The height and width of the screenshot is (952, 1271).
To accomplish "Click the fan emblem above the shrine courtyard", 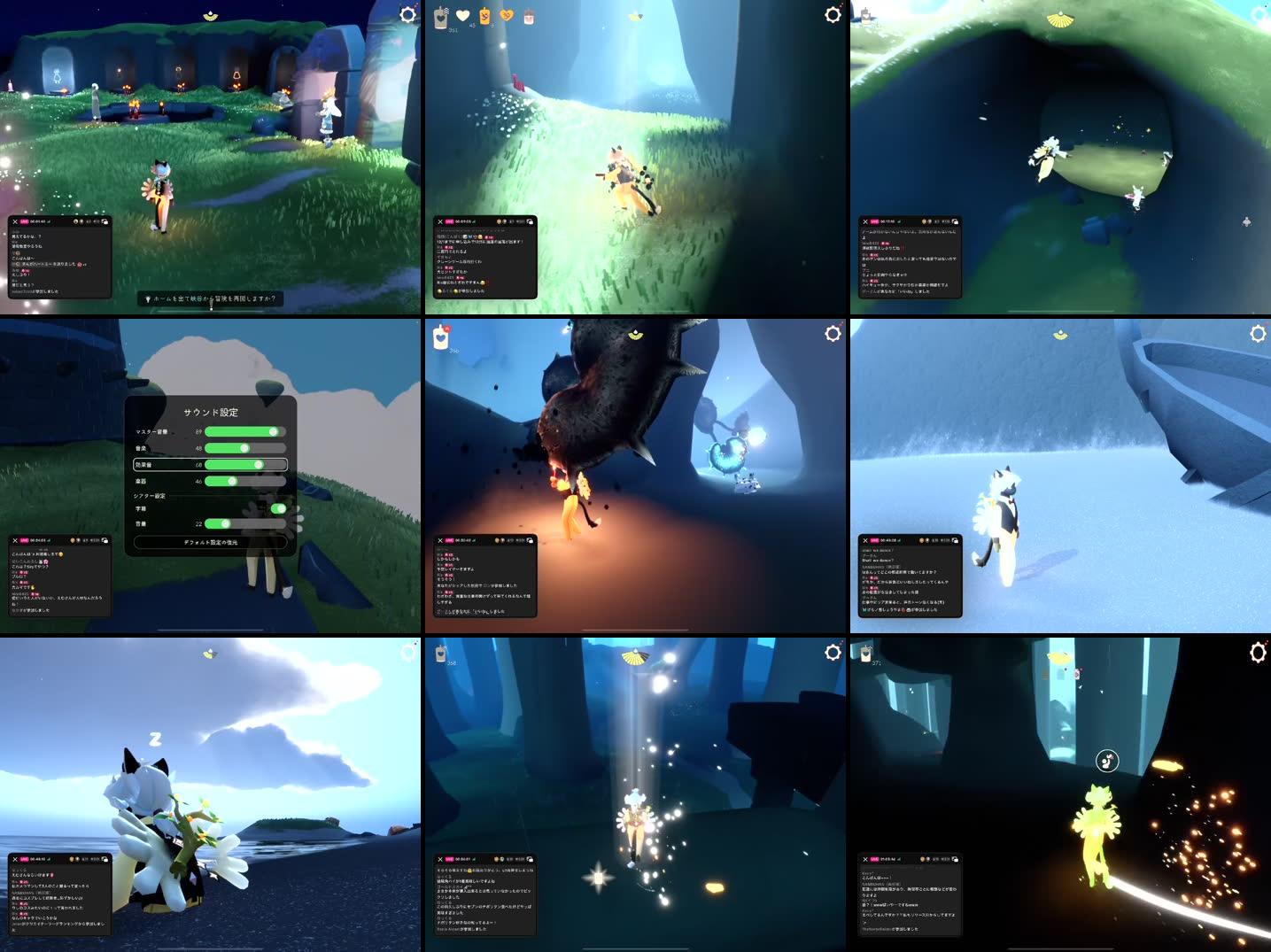I will [x=210, y=14].
